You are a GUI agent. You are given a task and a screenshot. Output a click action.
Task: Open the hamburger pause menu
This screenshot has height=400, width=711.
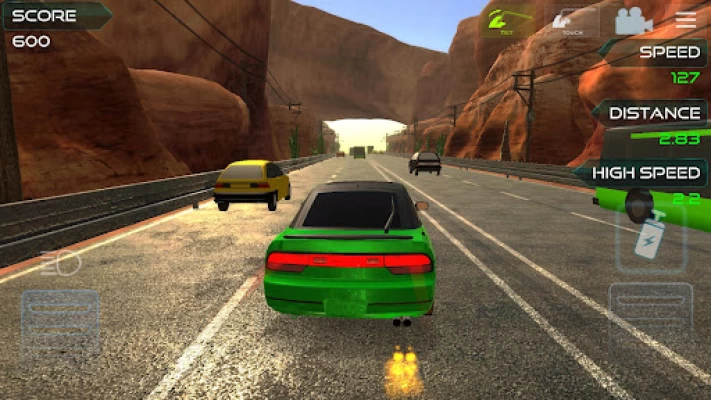tap(686, 20)
